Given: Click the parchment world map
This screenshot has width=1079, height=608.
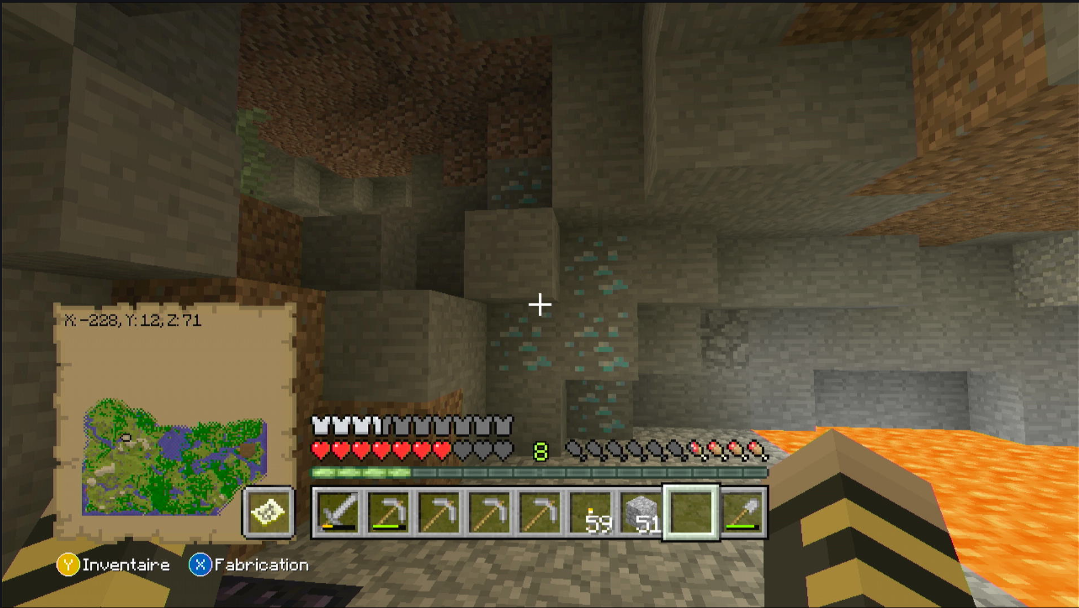Looking at the screenshot, I should (175, 440).
